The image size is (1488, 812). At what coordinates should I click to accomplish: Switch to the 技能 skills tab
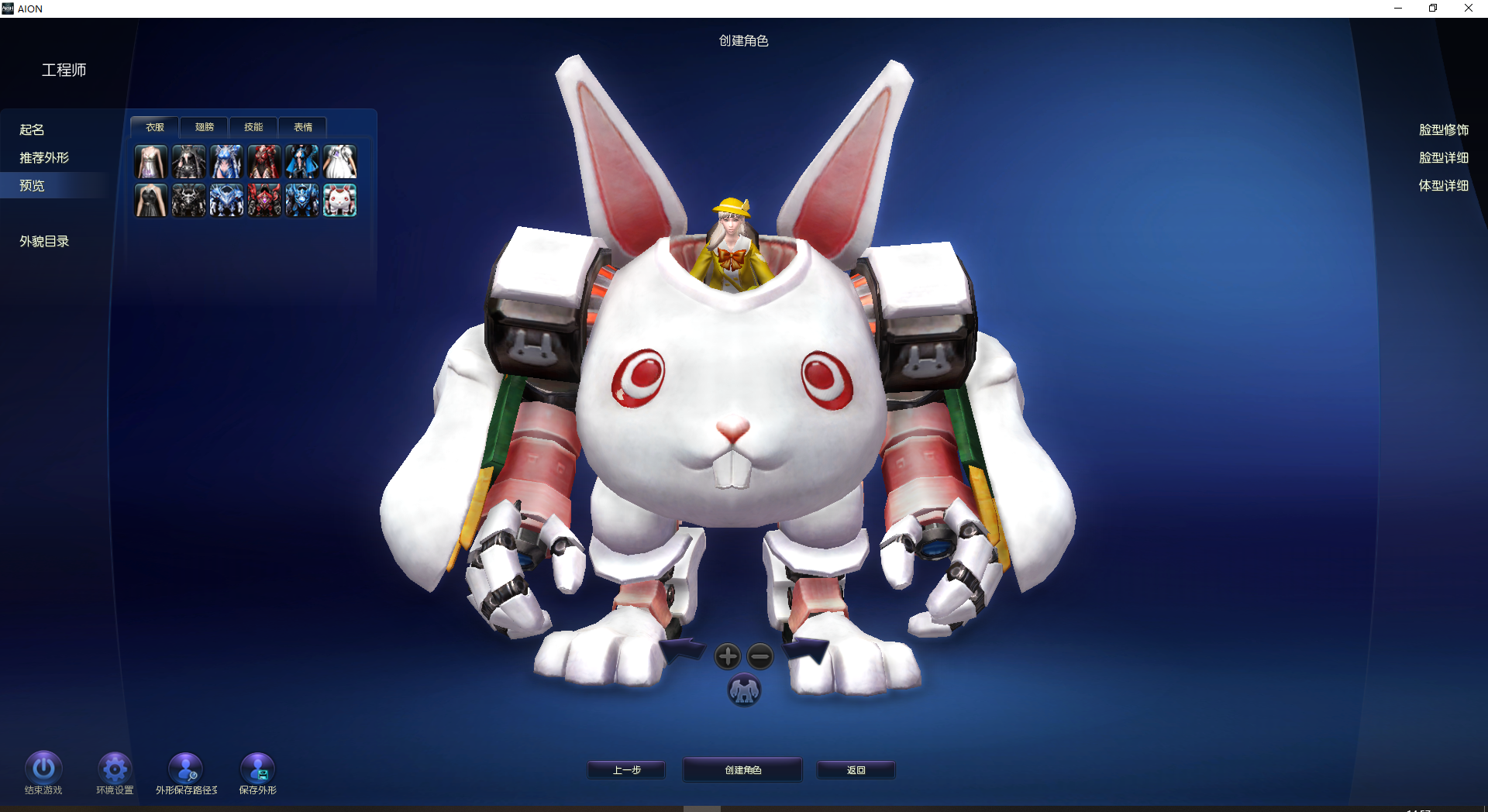(253, 127)
